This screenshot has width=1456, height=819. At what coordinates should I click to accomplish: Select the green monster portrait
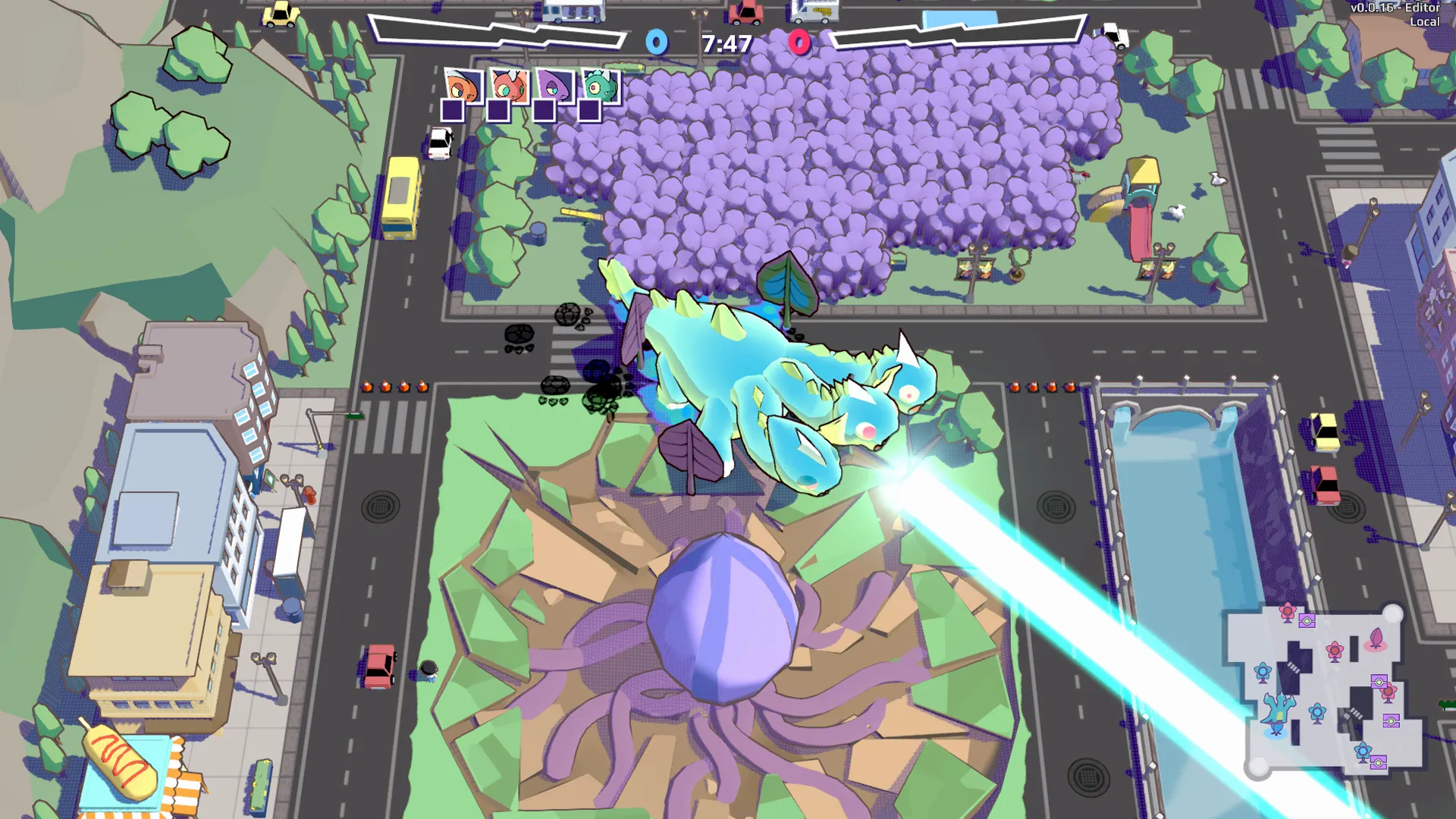(601, 86)
